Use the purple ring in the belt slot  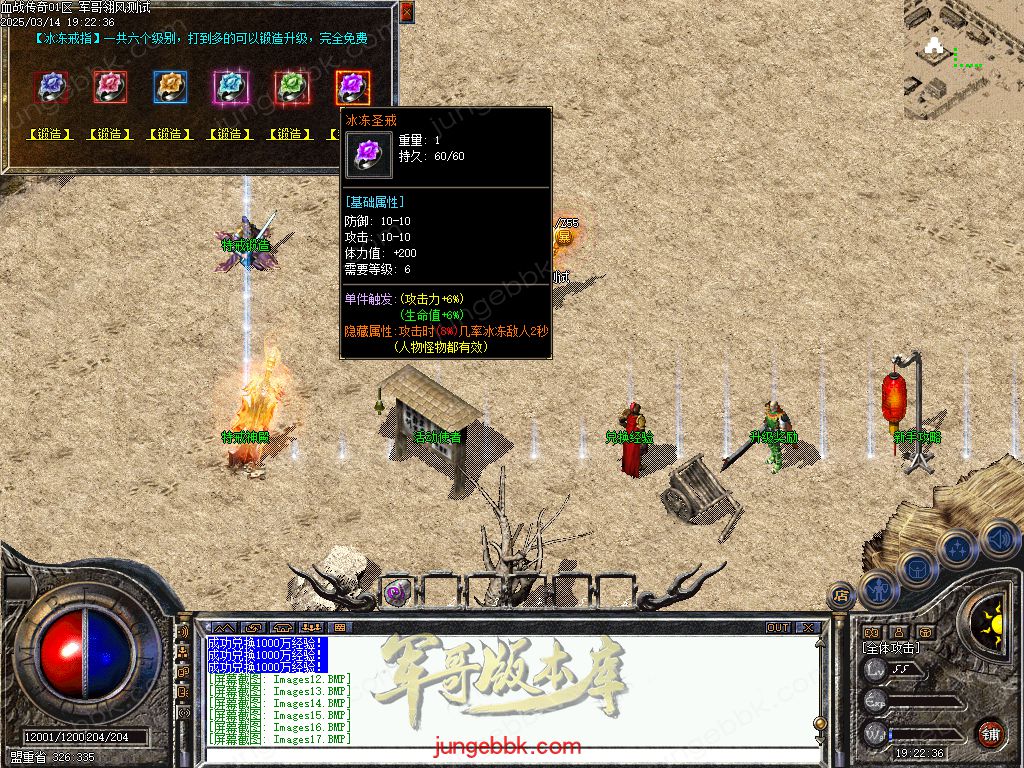(x=396, y=592)
